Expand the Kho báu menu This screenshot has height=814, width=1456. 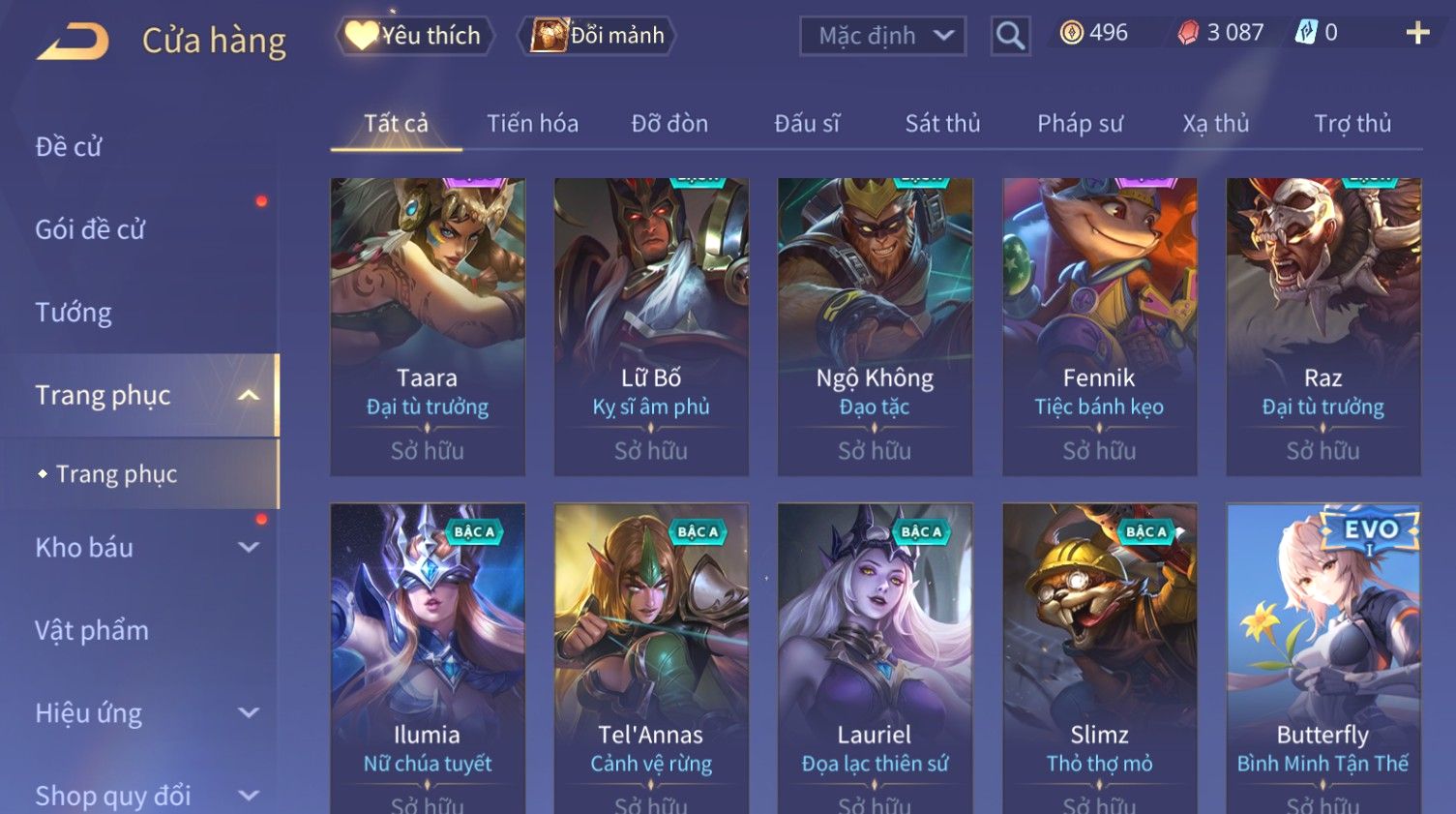[145, 548]
